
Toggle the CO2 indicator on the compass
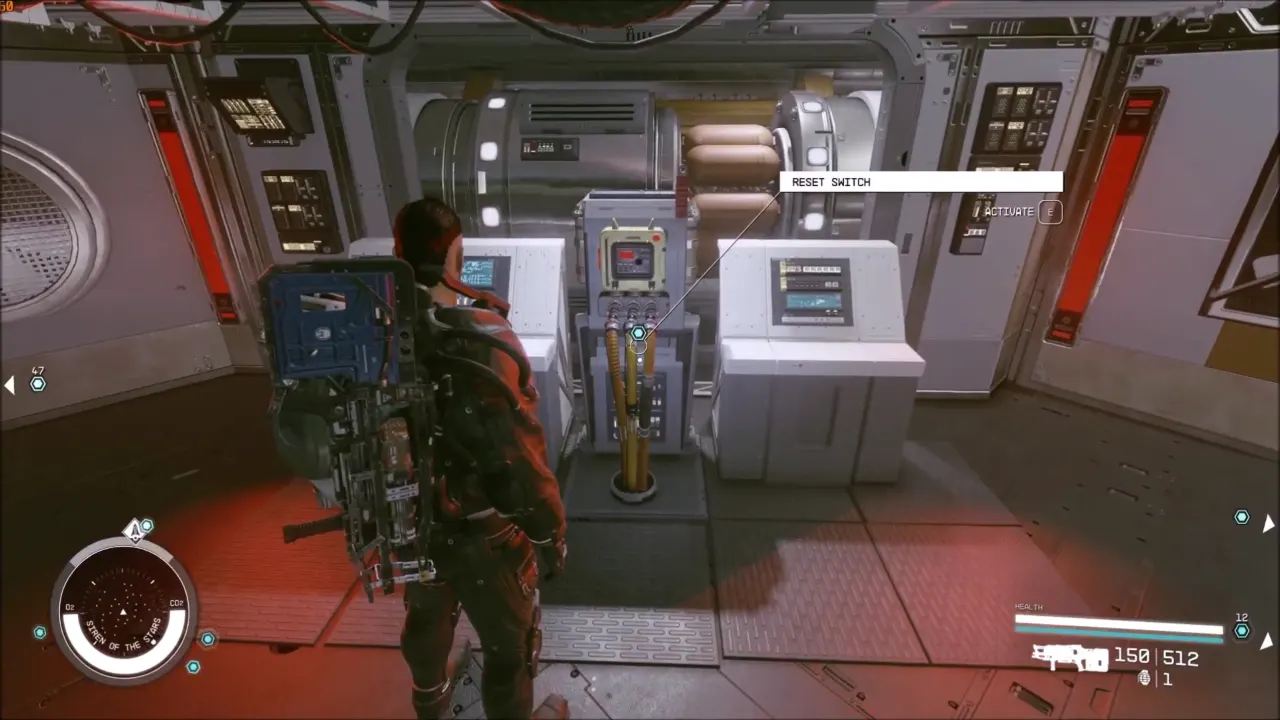(178, 605)
